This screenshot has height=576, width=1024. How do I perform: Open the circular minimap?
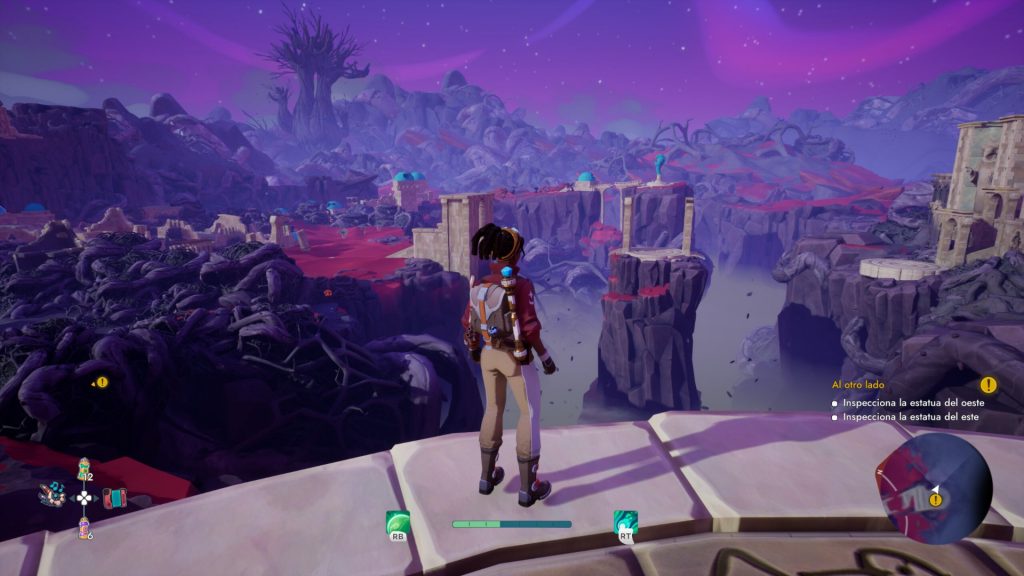click(939, 488)
